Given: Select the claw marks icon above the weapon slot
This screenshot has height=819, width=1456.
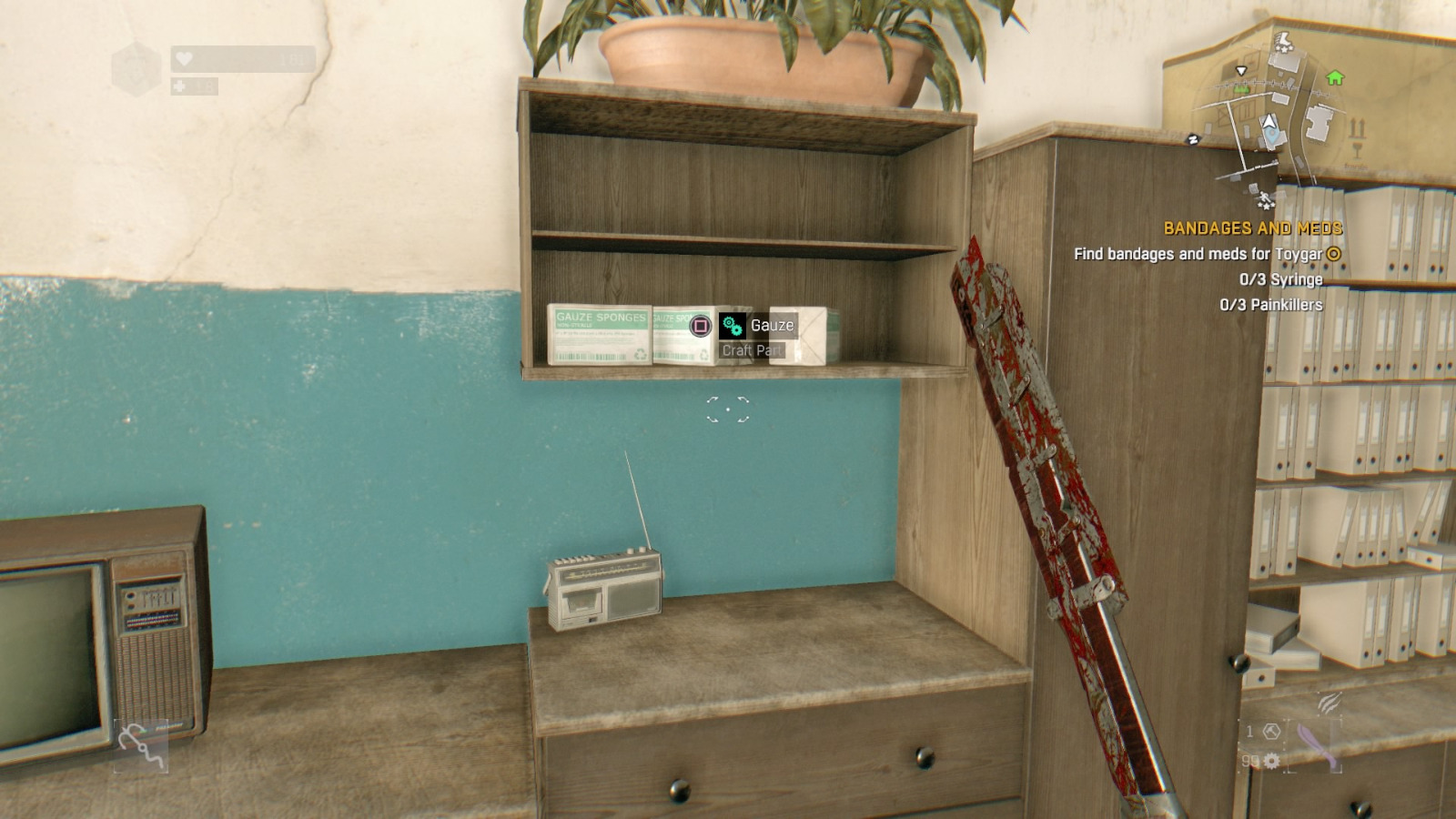Looking at the screenshot, I should (1329, 703).
